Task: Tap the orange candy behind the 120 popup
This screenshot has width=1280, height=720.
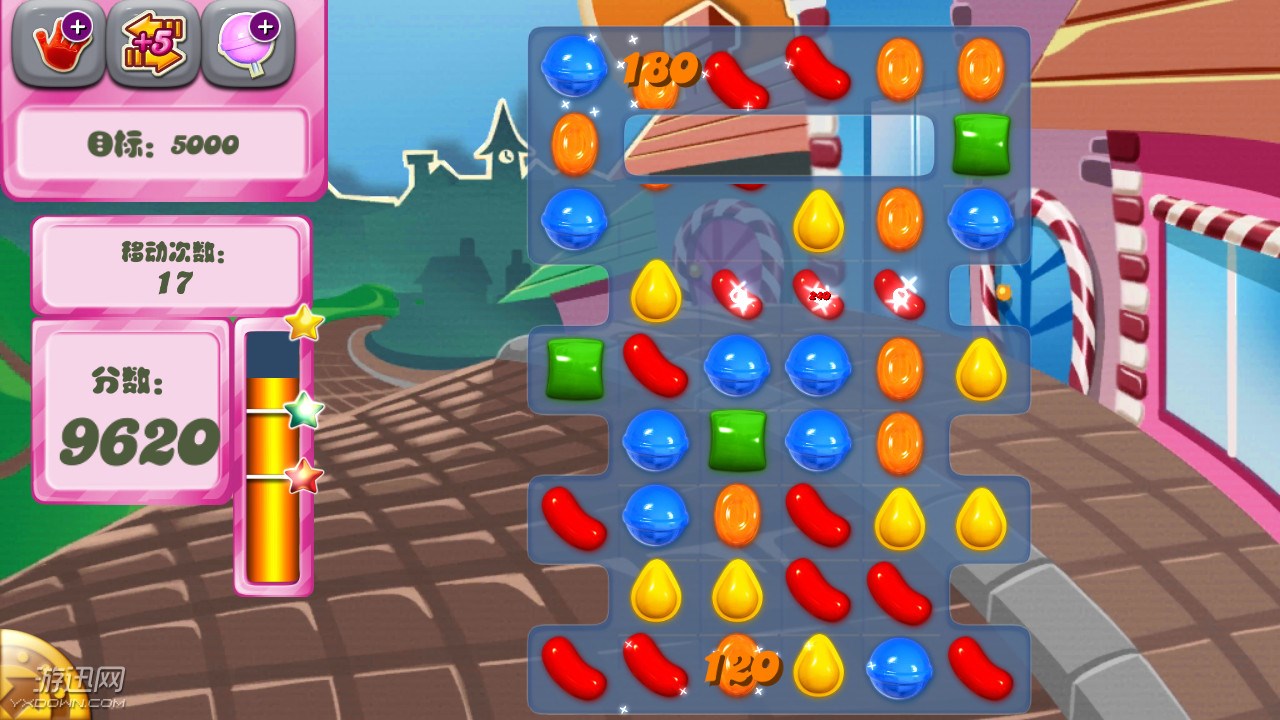Action: point(737,665)
